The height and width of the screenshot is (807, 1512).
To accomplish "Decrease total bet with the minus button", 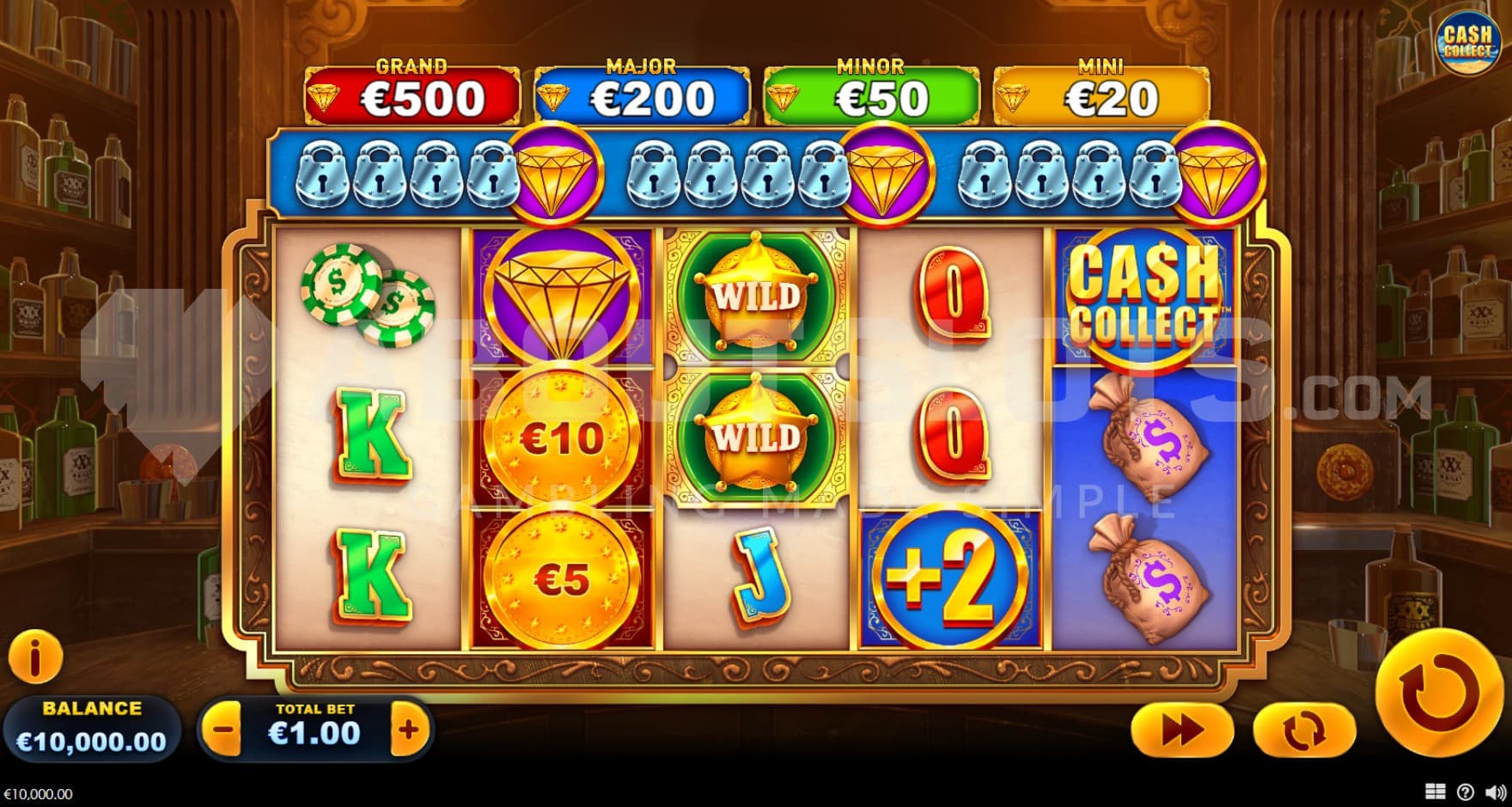I will tap(223, 731).
